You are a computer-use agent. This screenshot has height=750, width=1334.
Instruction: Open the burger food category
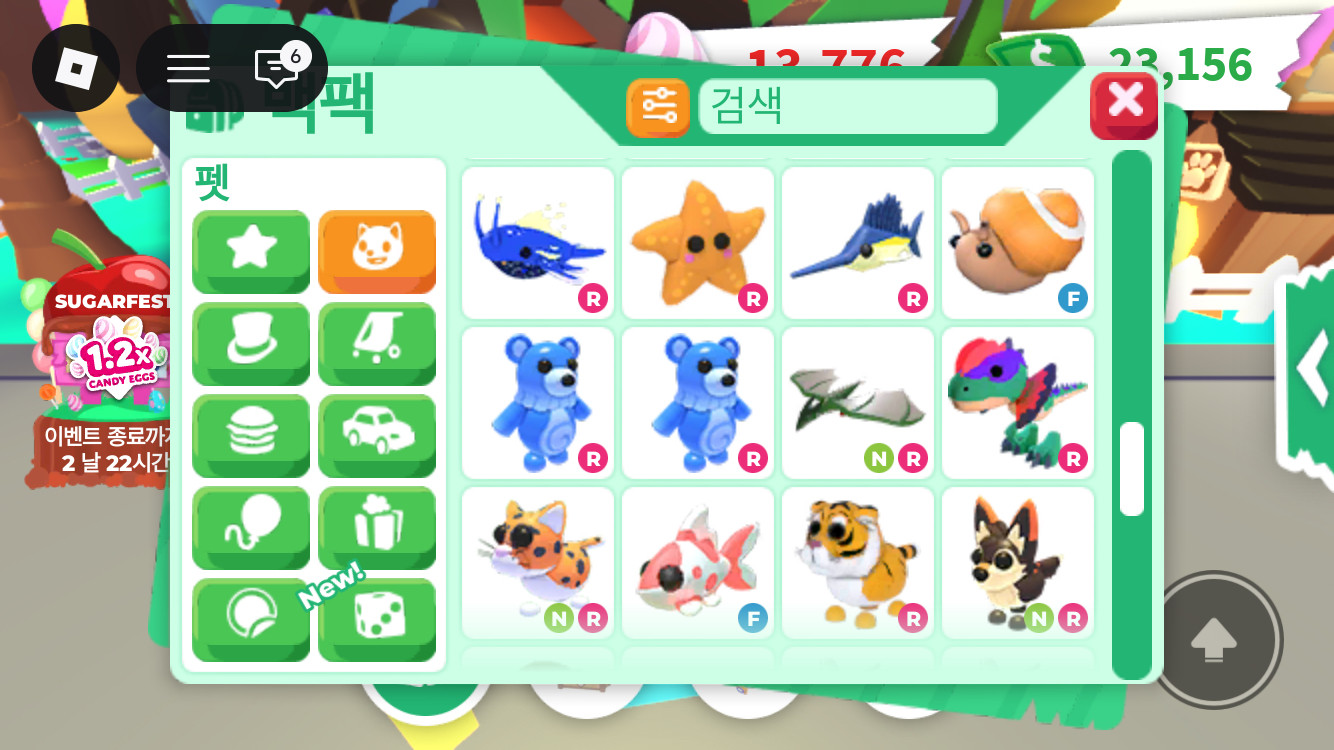click(251, 436)
